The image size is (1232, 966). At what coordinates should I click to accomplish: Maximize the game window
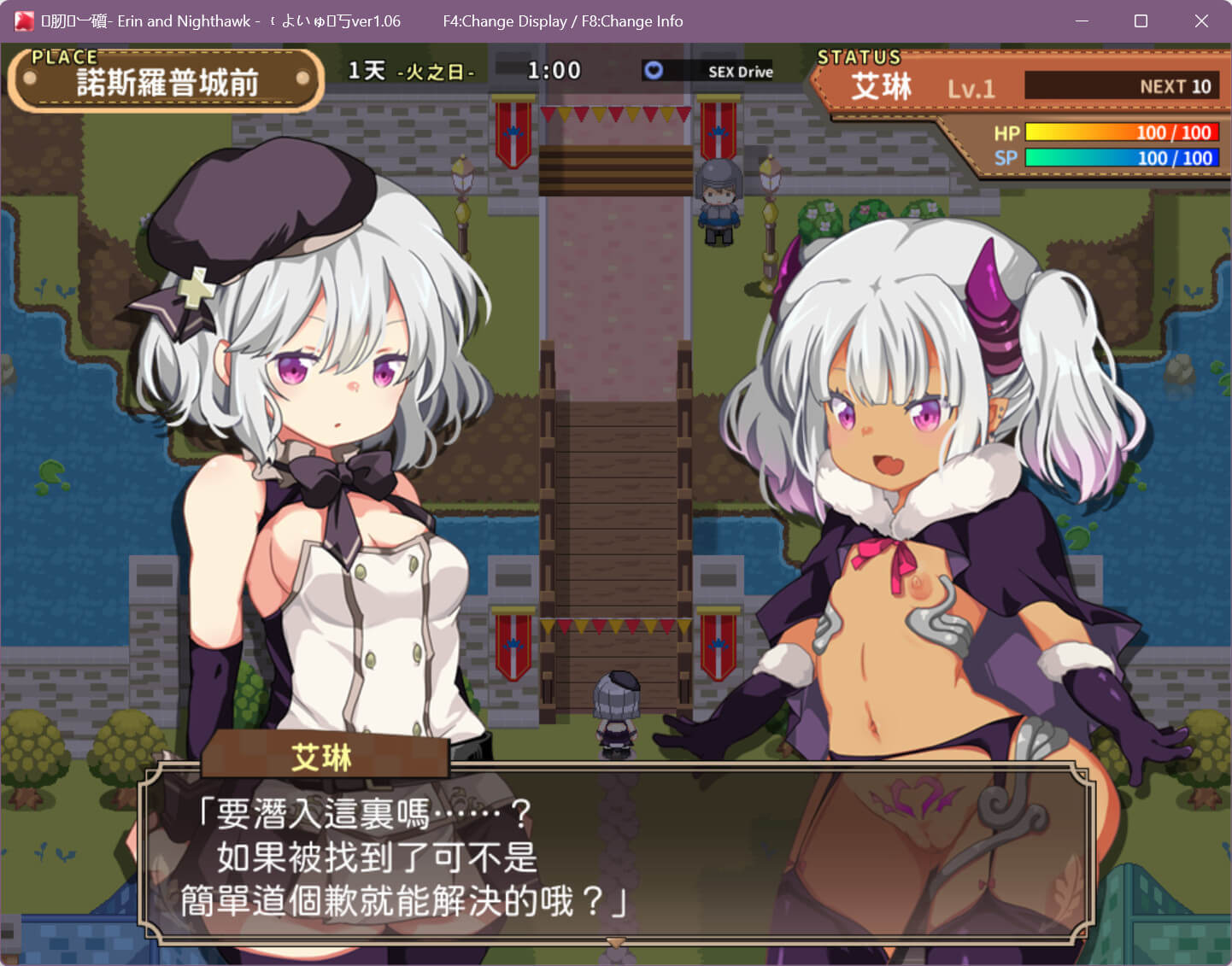[1141, 21]
